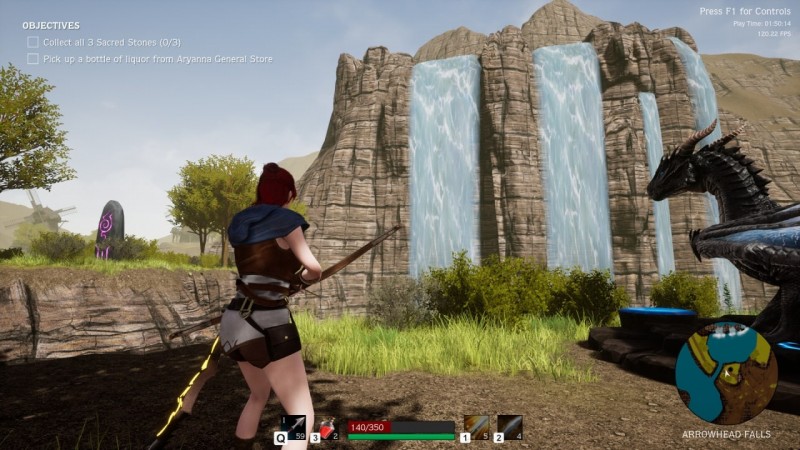
Task: Tick the Sacred Stones objective checkbox
Action: coord(33,42)
